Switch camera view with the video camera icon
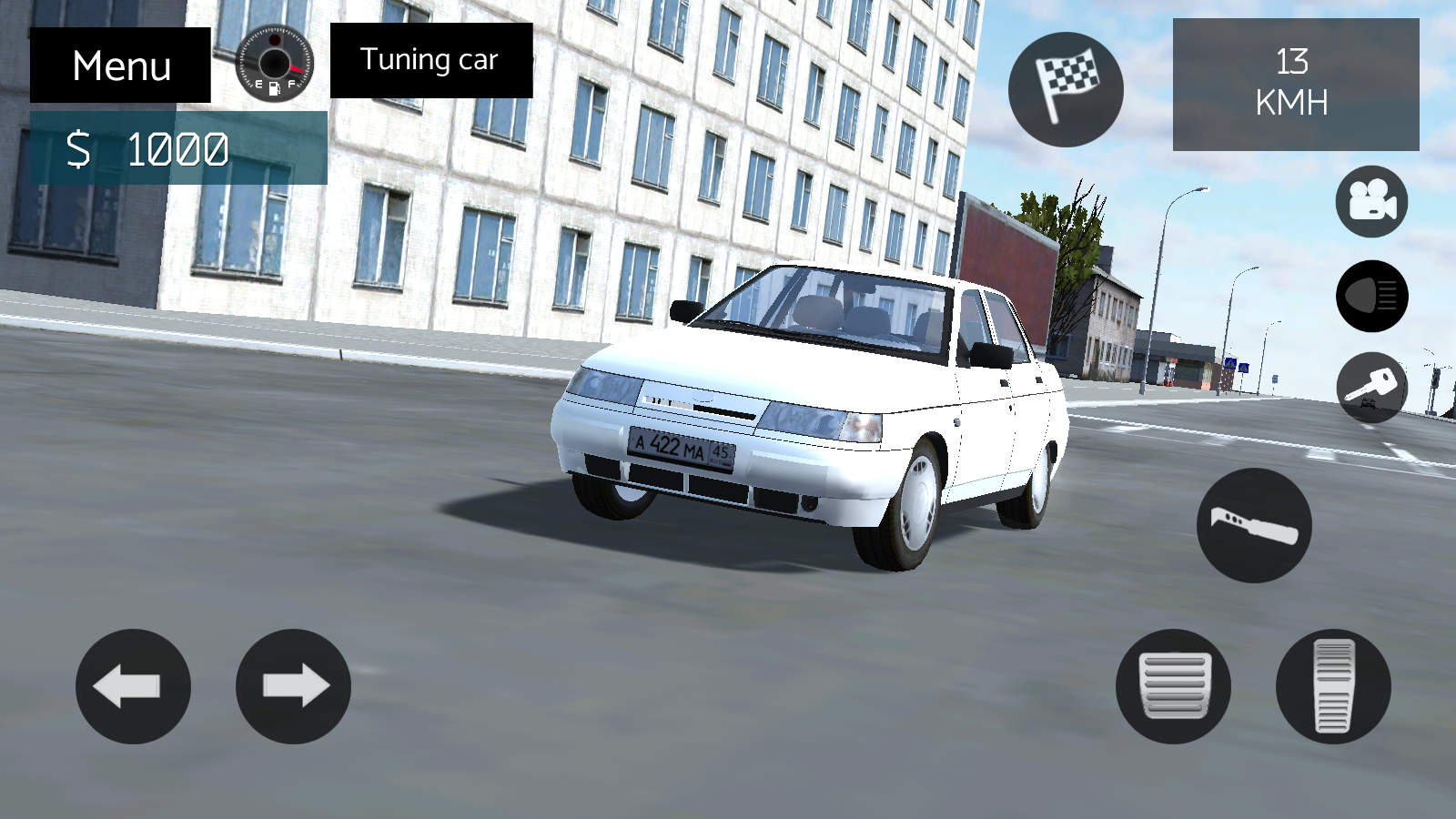The height and width of the screenshot is (819, 1456). point(1370,200)
